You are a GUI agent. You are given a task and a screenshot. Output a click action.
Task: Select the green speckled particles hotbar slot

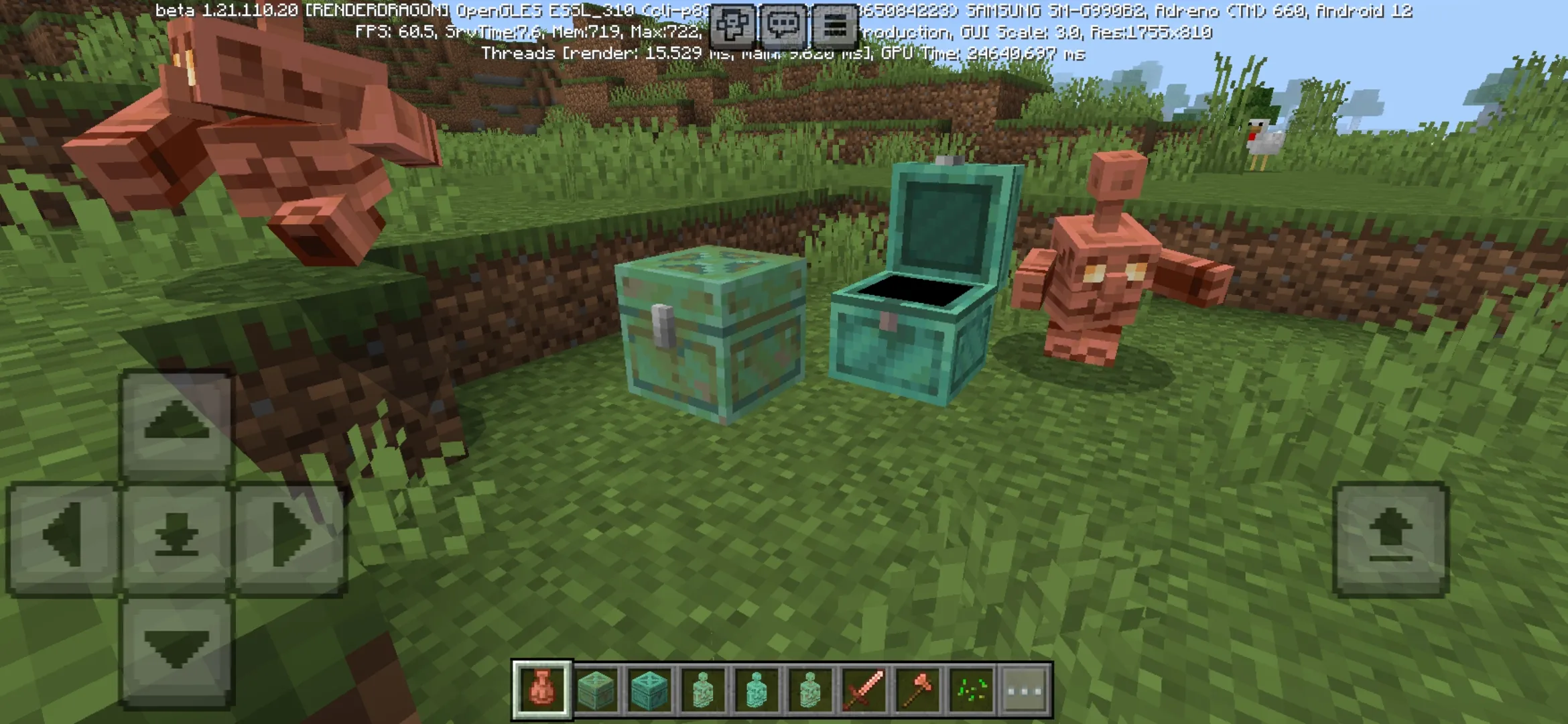[971, 689]
